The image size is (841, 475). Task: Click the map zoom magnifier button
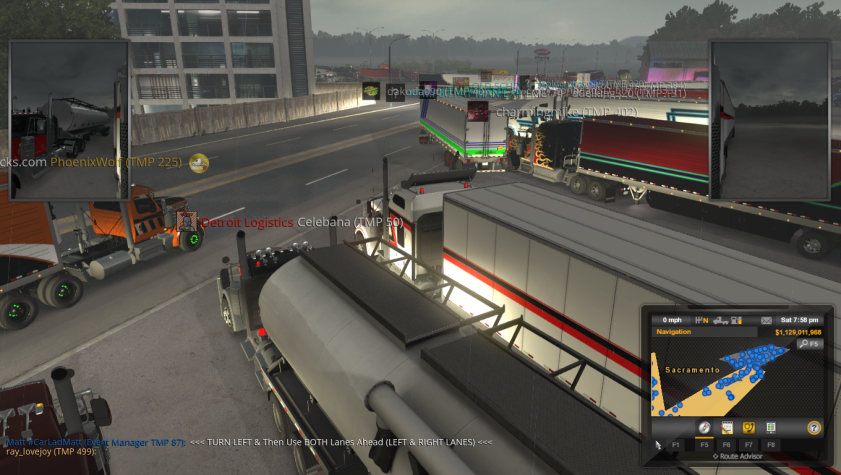point(807,344)
